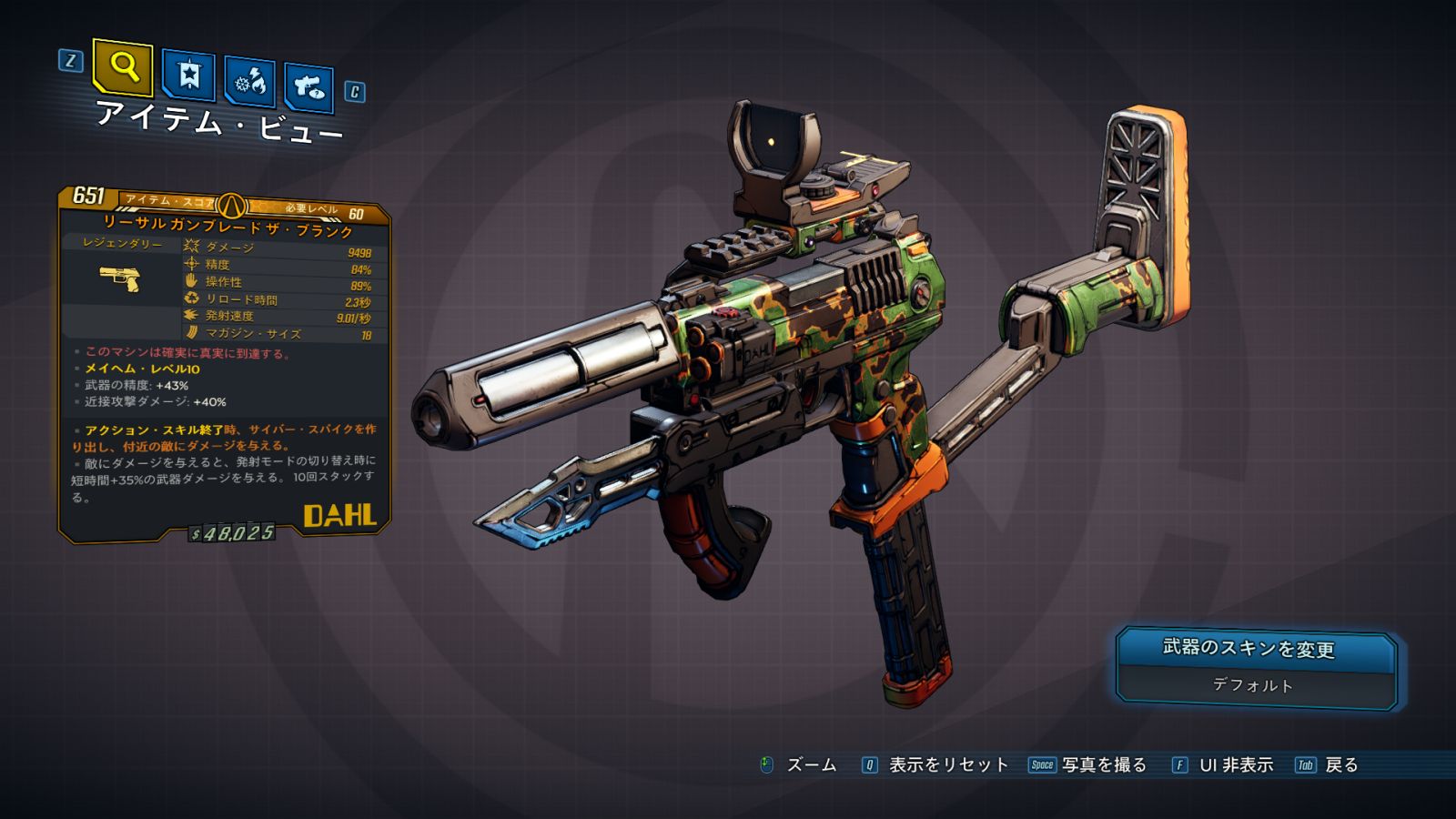Switch to the gear and flame tab
This screenshot has width=1456, height=819.
tap(249, 82)
